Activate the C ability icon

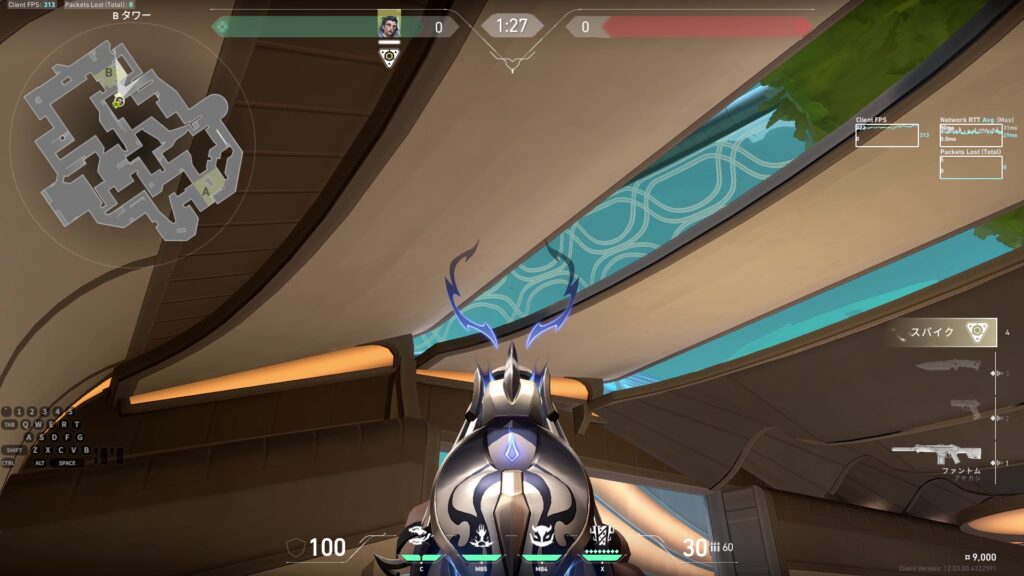tap(421, 536)
